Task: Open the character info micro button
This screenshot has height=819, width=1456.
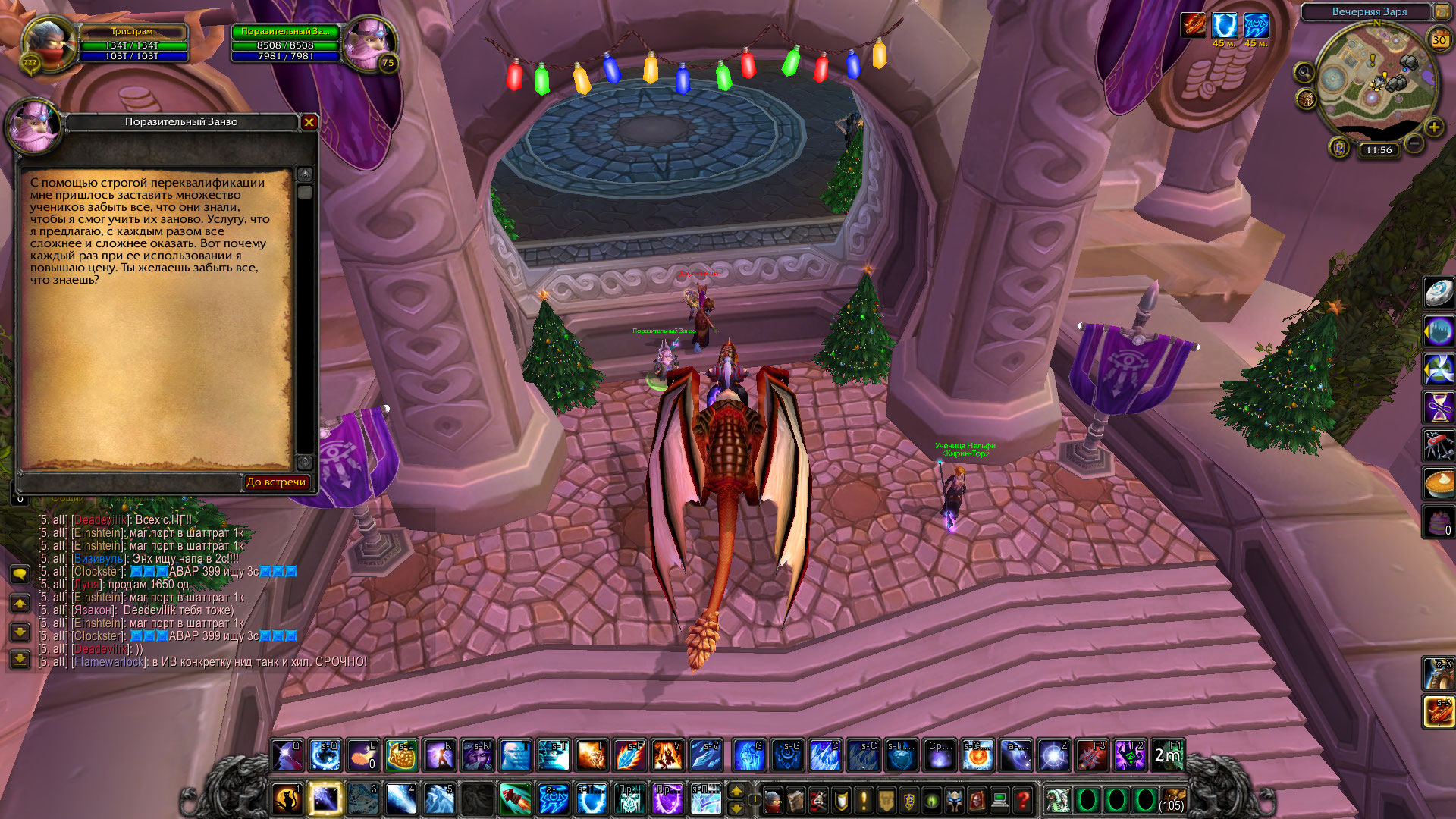Action: click(773, 800)
